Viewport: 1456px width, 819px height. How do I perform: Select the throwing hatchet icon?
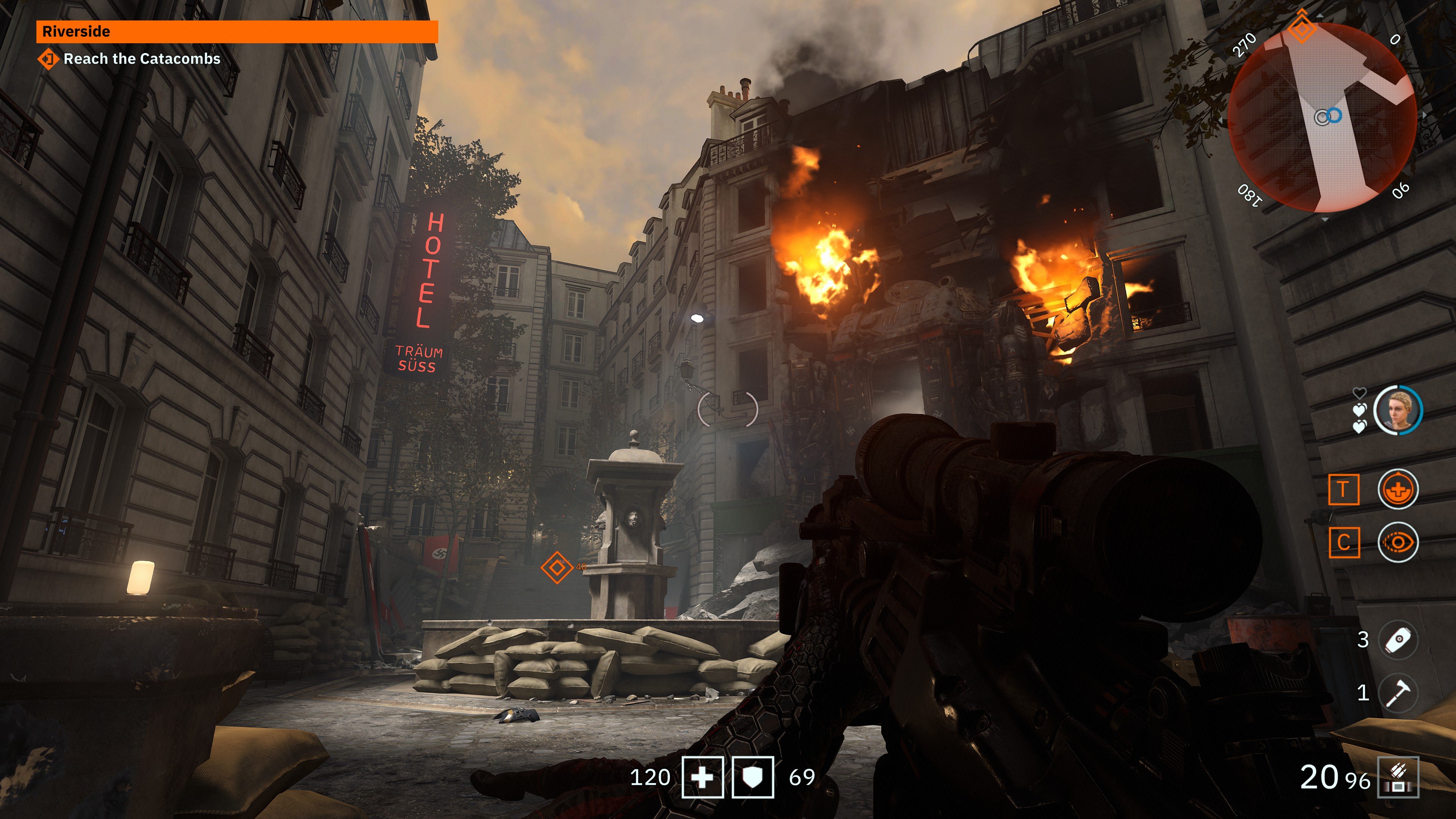tap(1398, 692)
